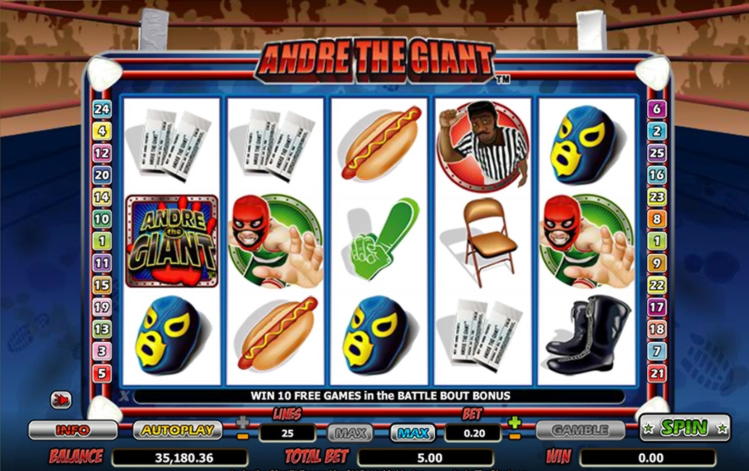Select the blue MAX button beside Bet

(x=414, y=433)
